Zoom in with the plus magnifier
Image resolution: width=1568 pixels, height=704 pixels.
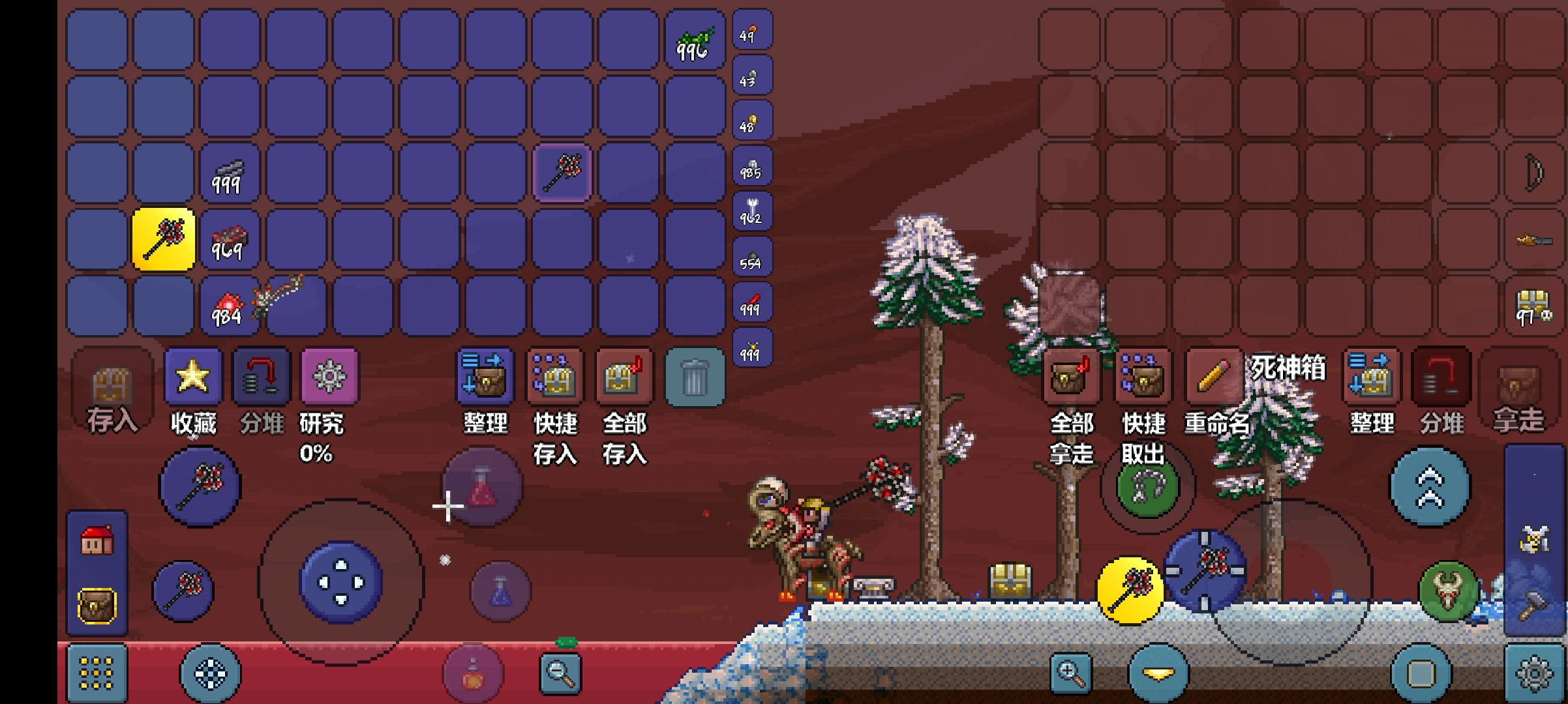tap(1070, 673)
